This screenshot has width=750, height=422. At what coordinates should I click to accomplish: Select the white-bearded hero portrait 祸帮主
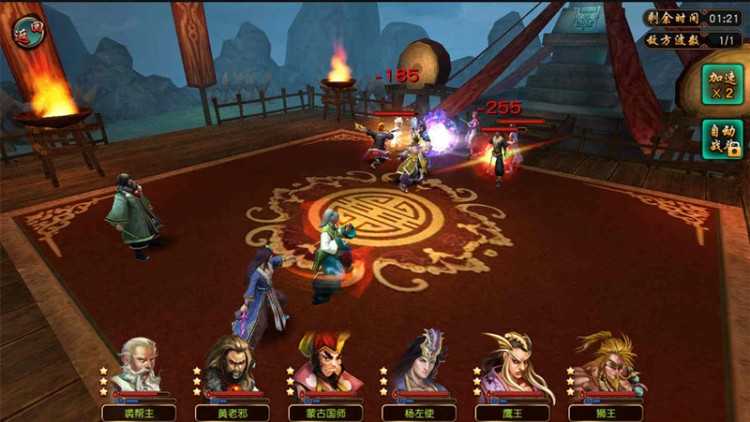[137, 365]
